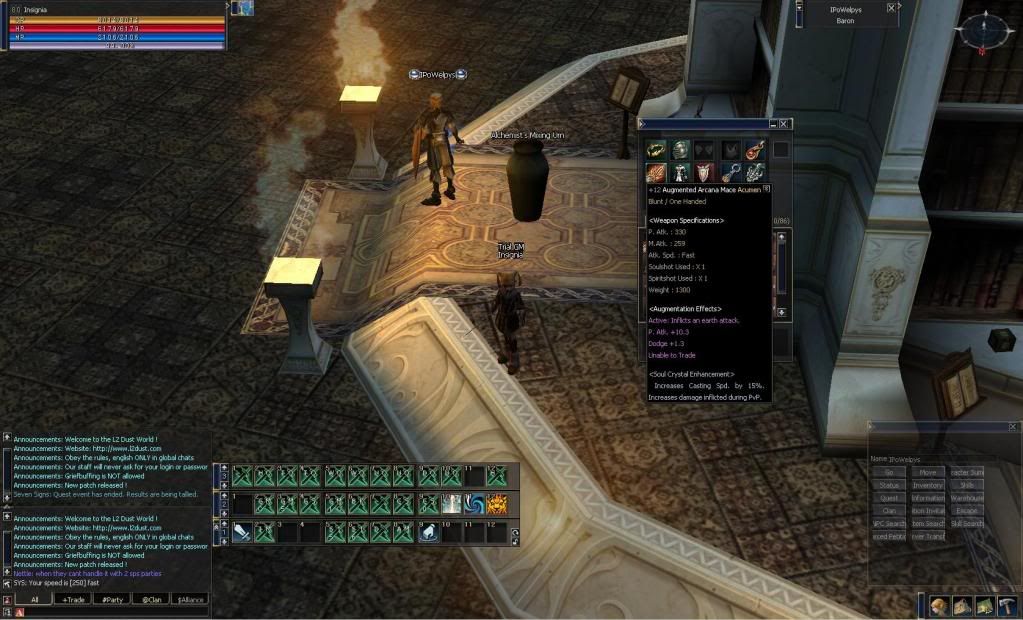Click the Status button in GM panel

[888, 485]
